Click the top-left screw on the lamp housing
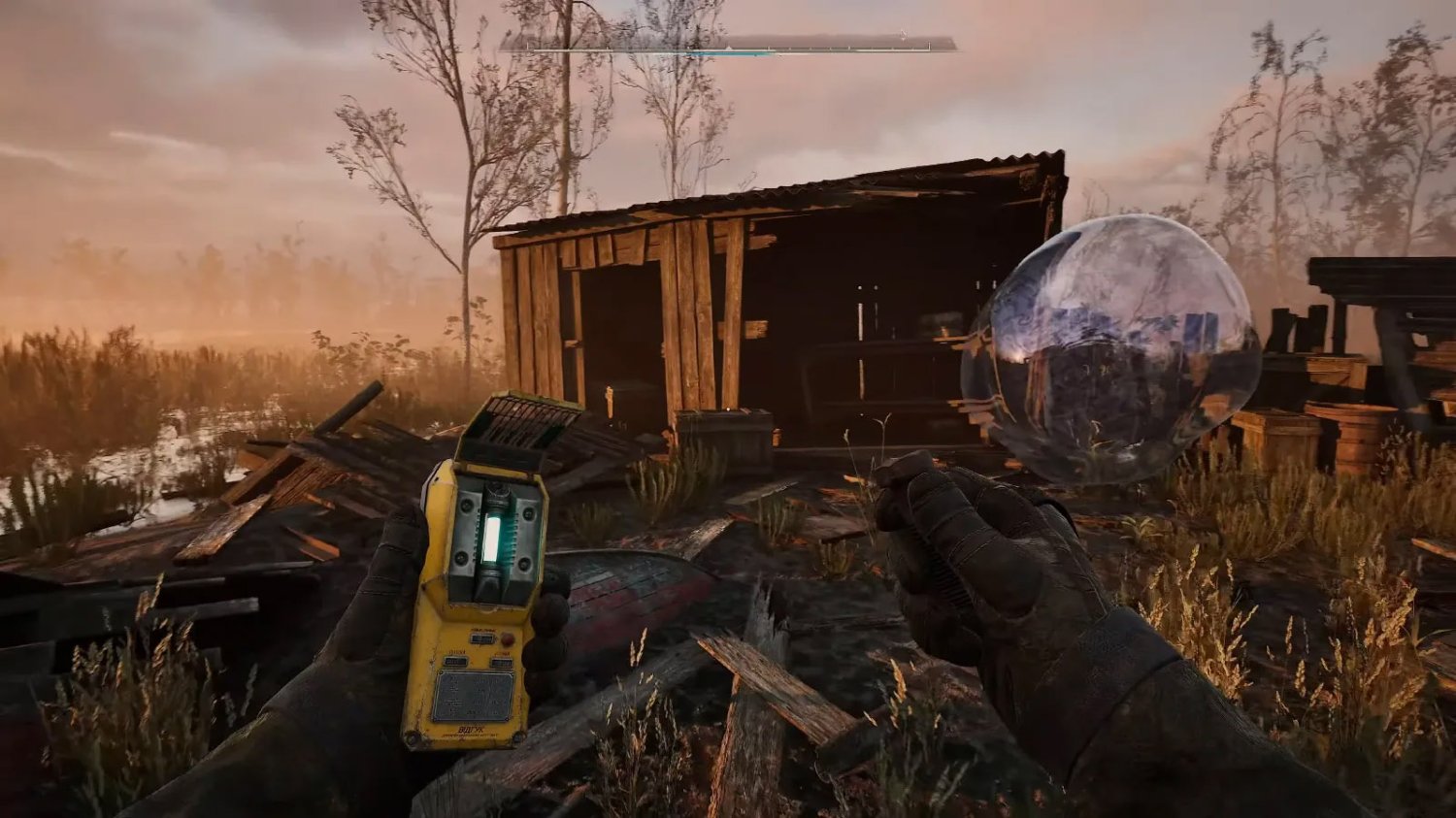The width and height of the screenshot is (1456, 818). click(464, 506)
